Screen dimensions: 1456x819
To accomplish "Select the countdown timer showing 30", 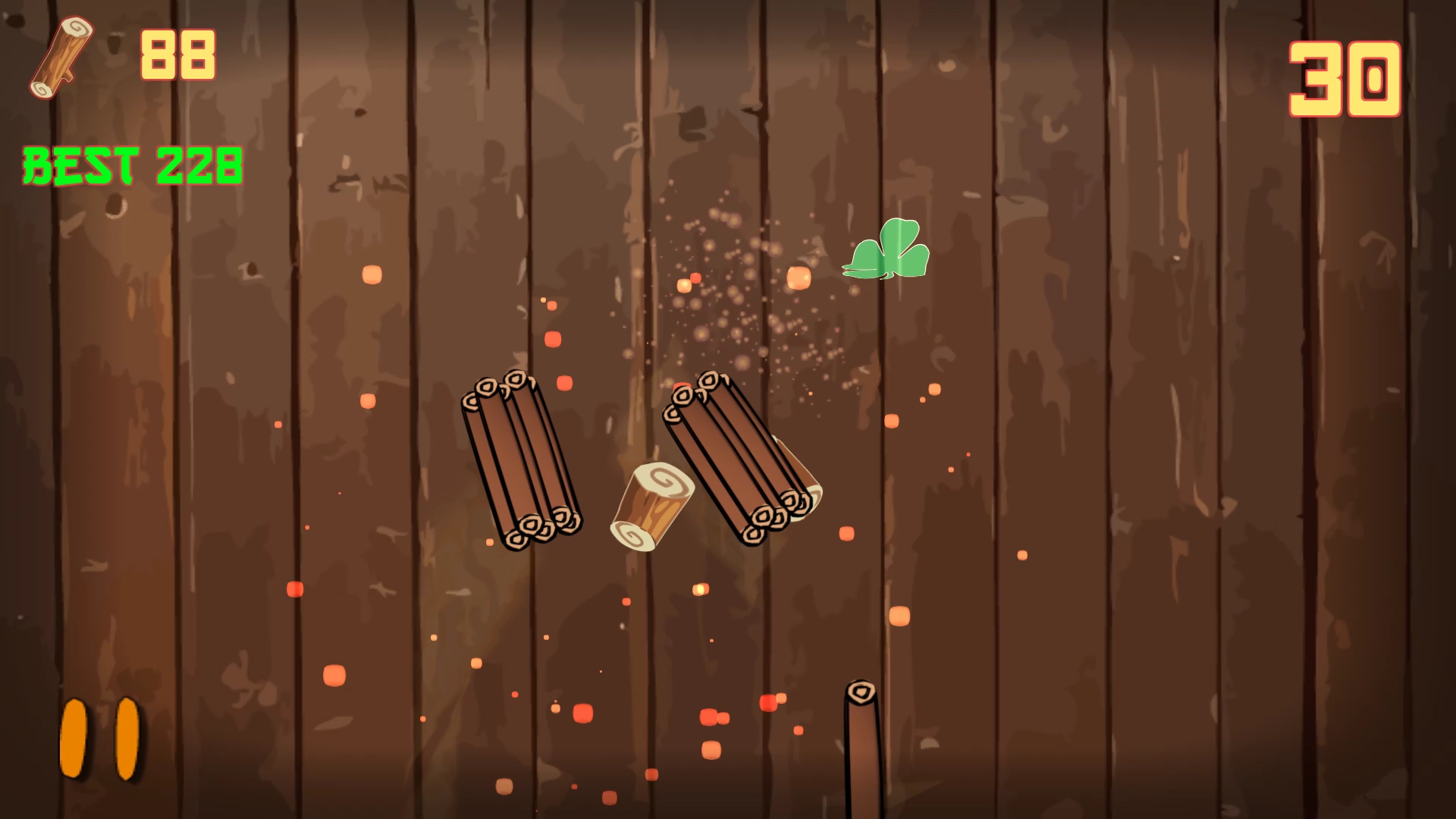I will tap(1346, 80).
